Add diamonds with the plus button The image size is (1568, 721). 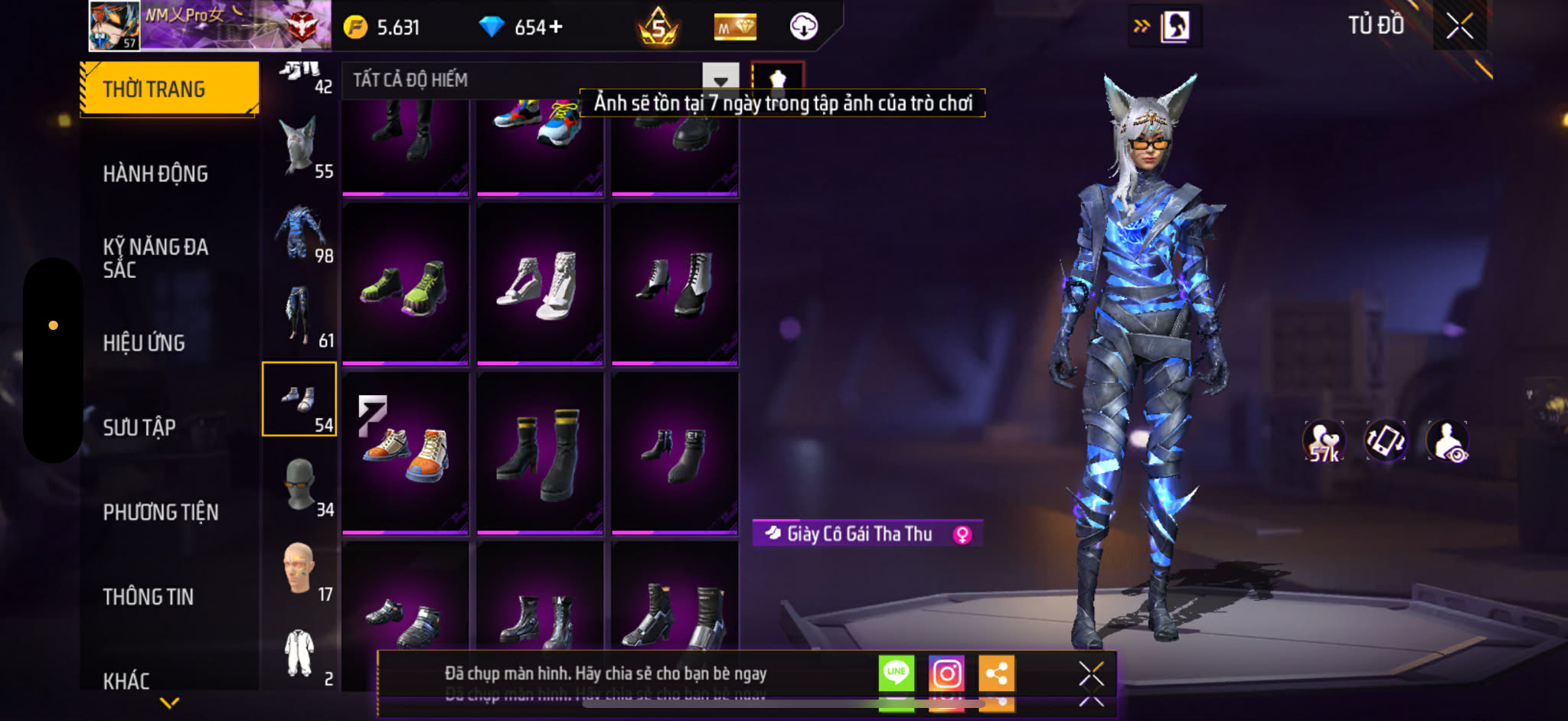pyautogui.click(x=556, y=28)
